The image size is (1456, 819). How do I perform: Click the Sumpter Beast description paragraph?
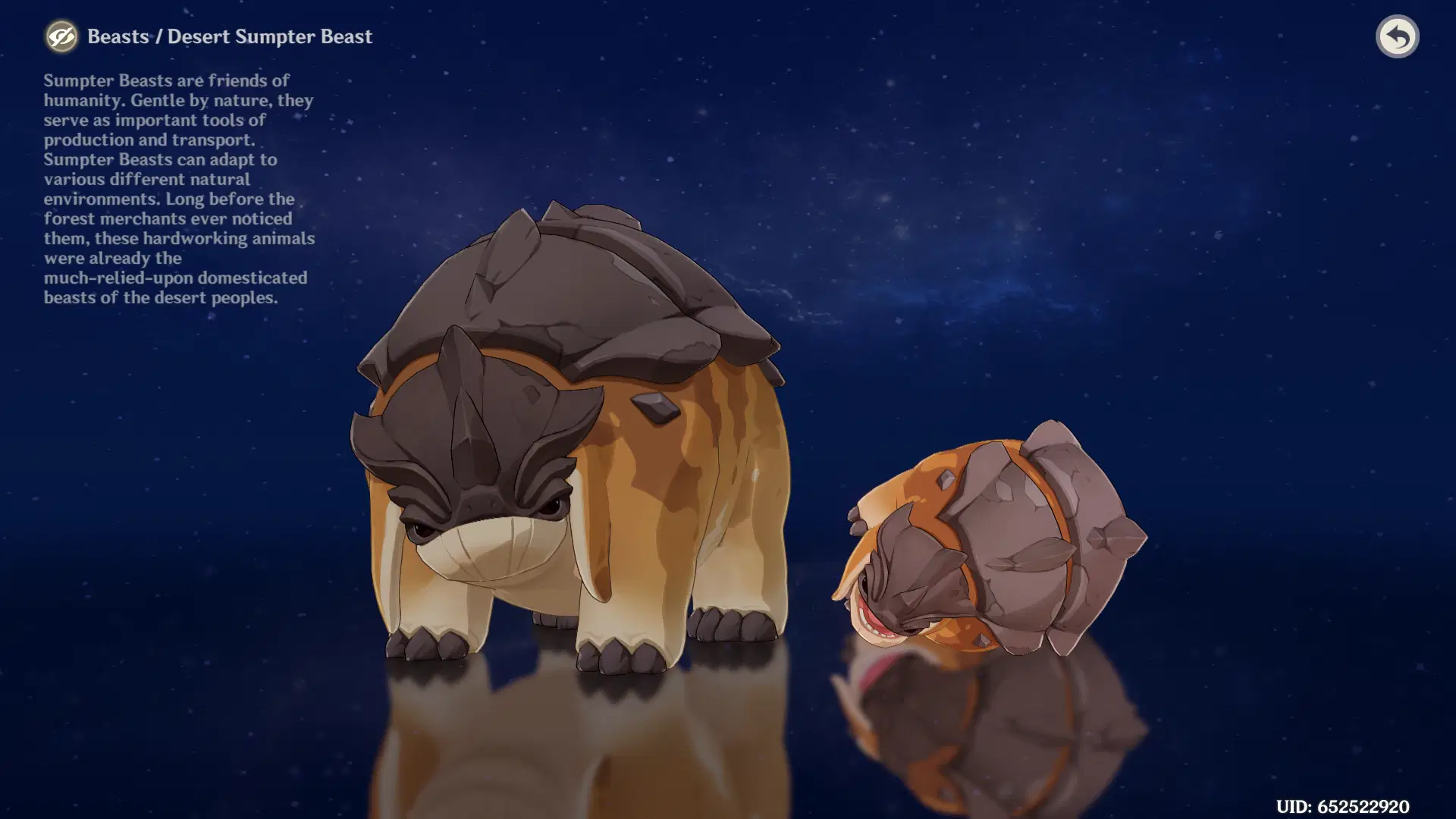click(x=178, y=188)
